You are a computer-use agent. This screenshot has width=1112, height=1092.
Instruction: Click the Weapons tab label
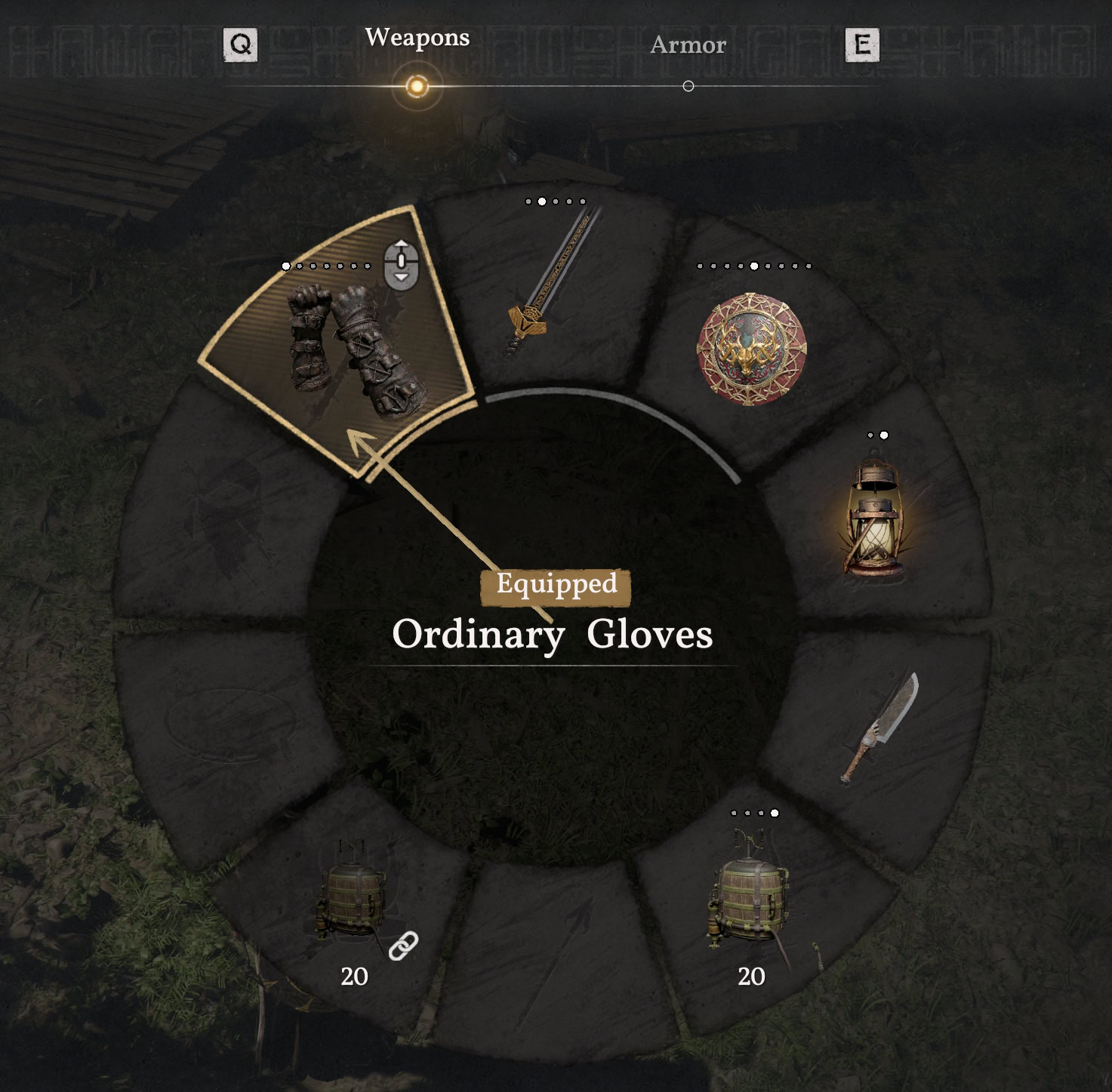417,38
